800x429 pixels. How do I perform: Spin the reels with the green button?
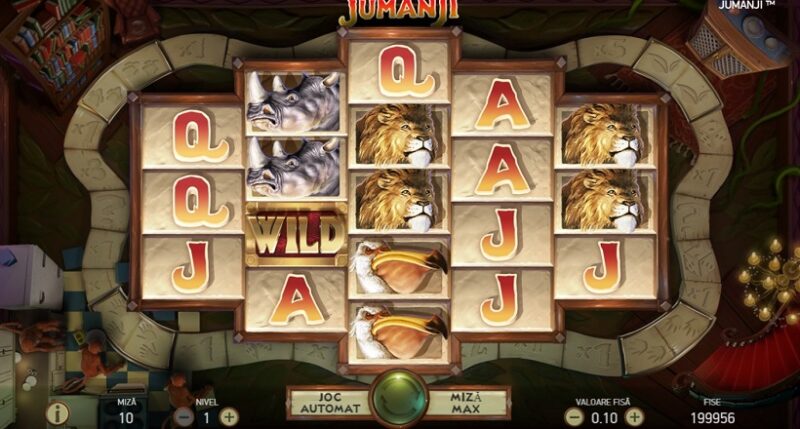point(399,400)
